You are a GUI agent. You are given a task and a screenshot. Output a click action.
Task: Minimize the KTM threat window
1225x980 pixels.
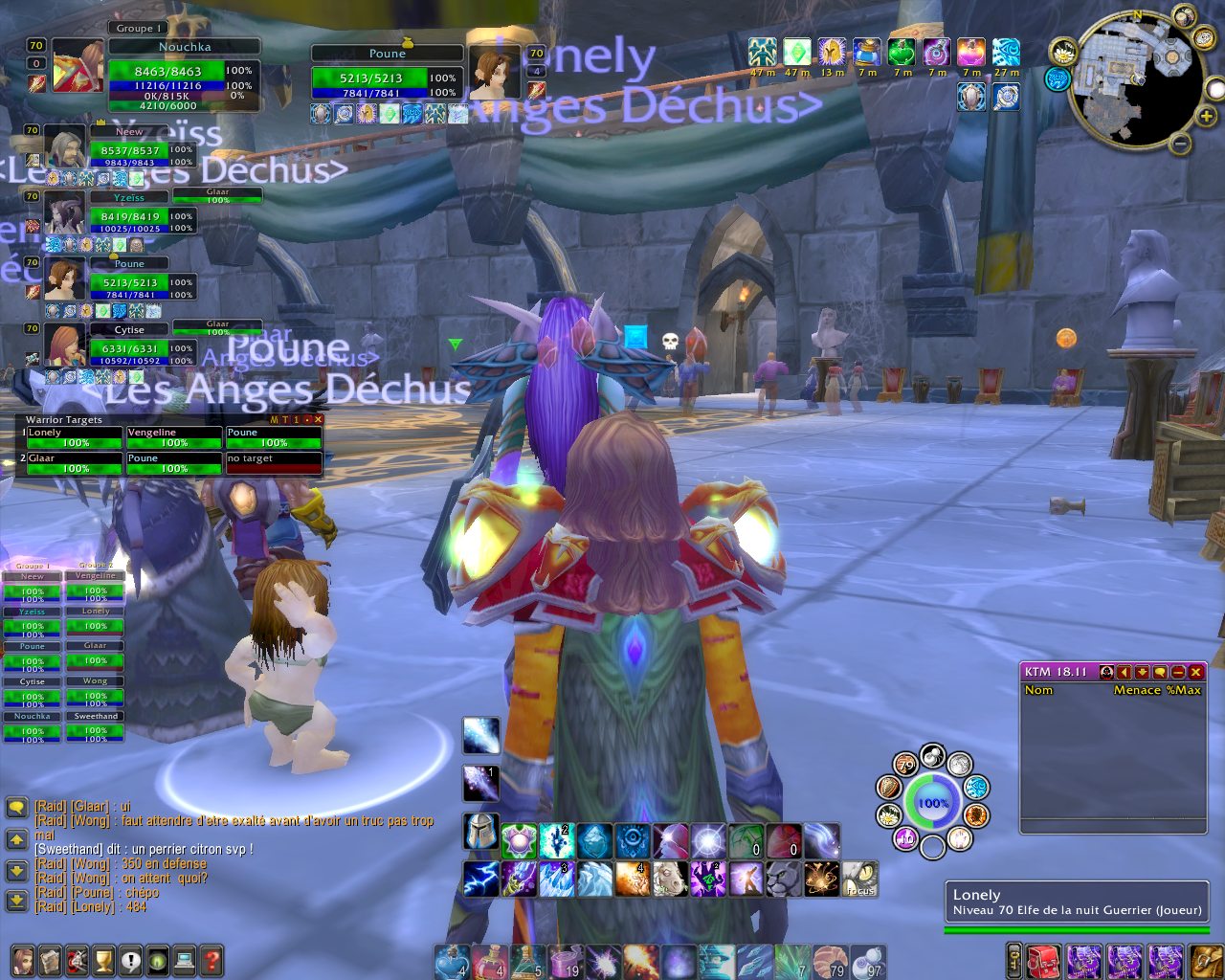point(1178,672)
